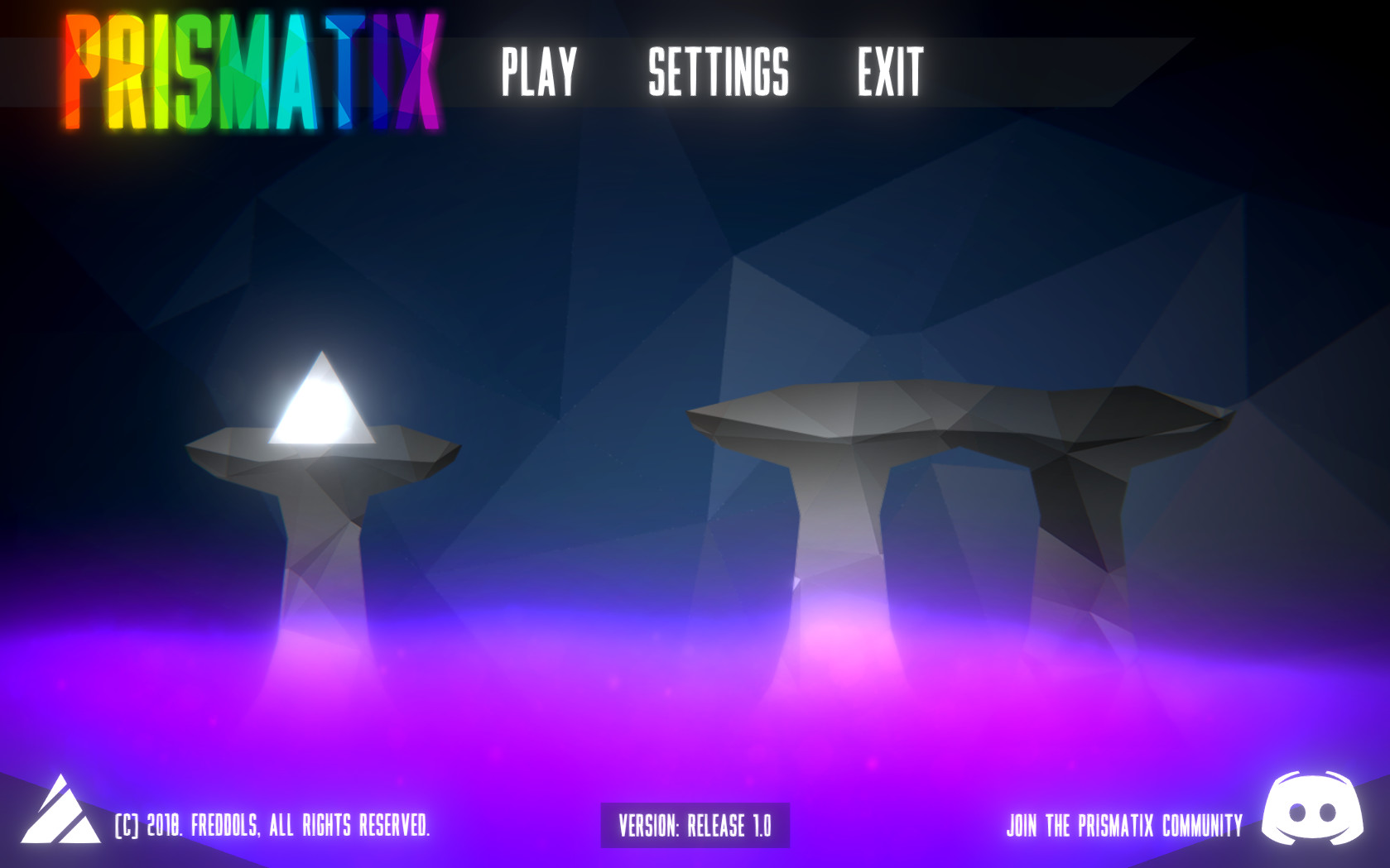
Task: Open the SETTINGS menu
Action: pyautogui.click(x=719, y=73)
